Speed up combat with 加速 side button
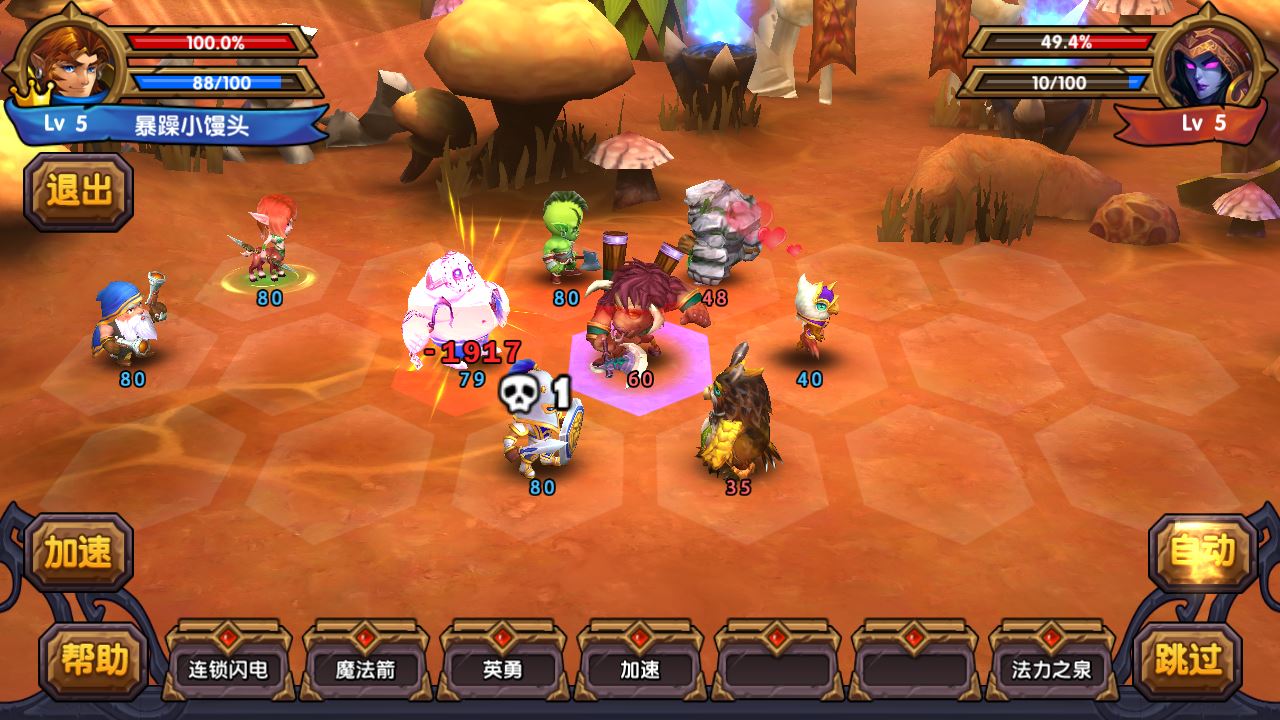 (79, 552)
